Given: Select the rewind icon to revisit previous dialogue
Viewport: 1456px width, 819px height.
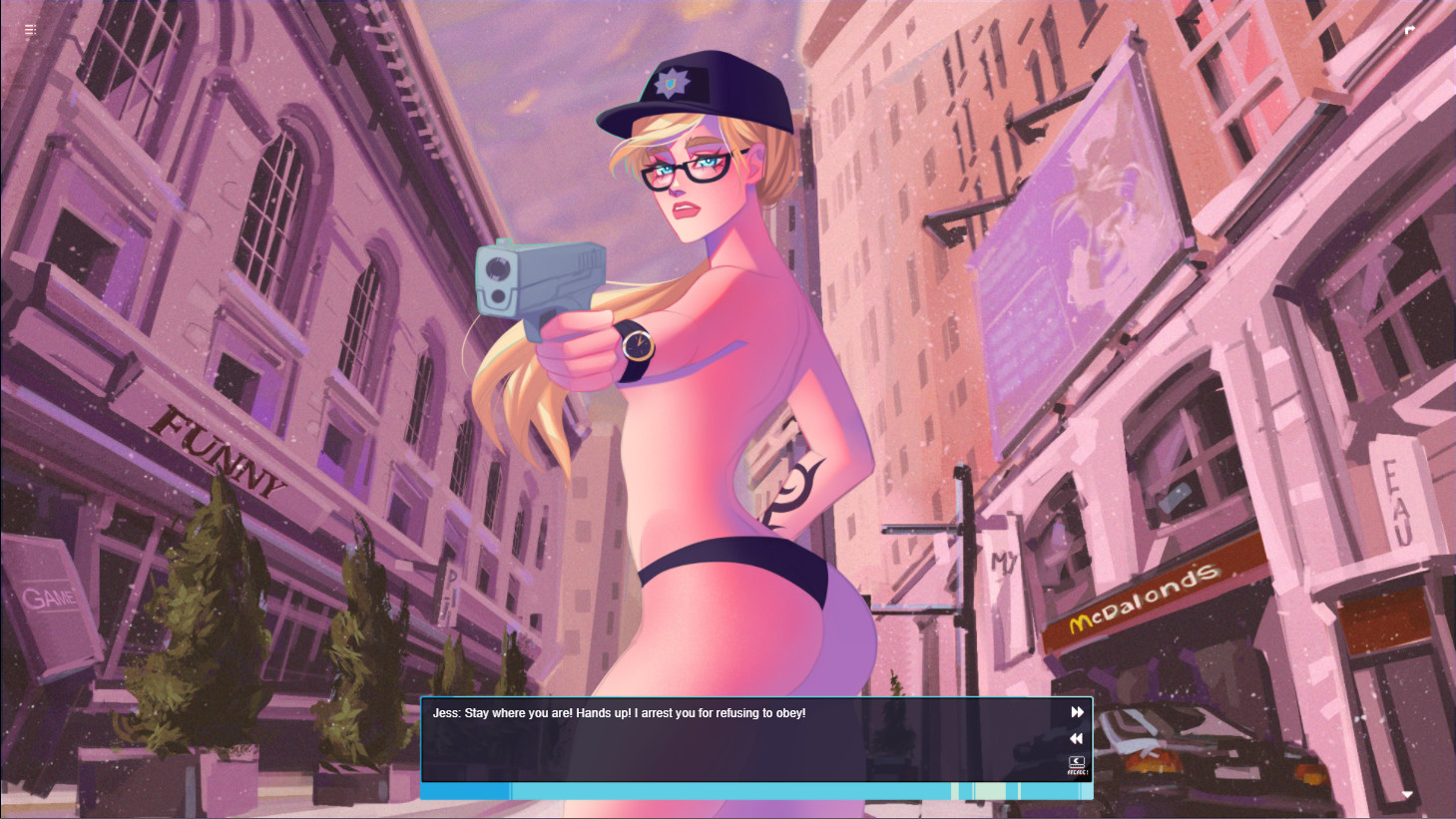Looking at the screenshot, I should click(x=1076, y=738).
